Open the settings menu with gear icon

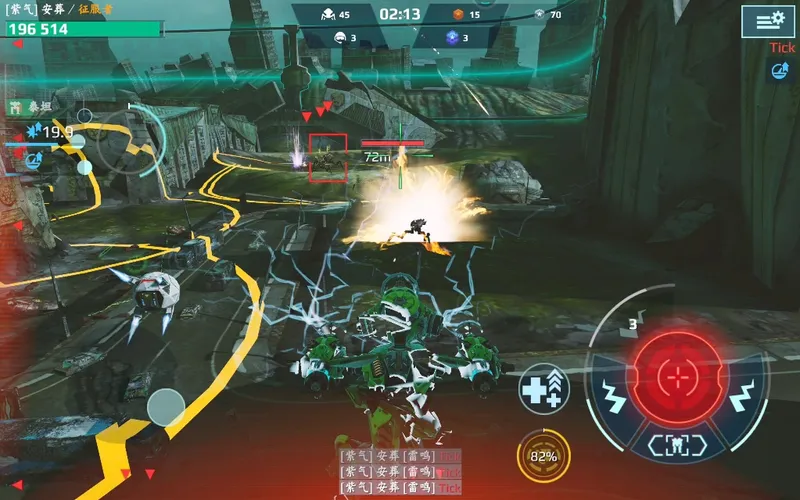tap(768, 21)
